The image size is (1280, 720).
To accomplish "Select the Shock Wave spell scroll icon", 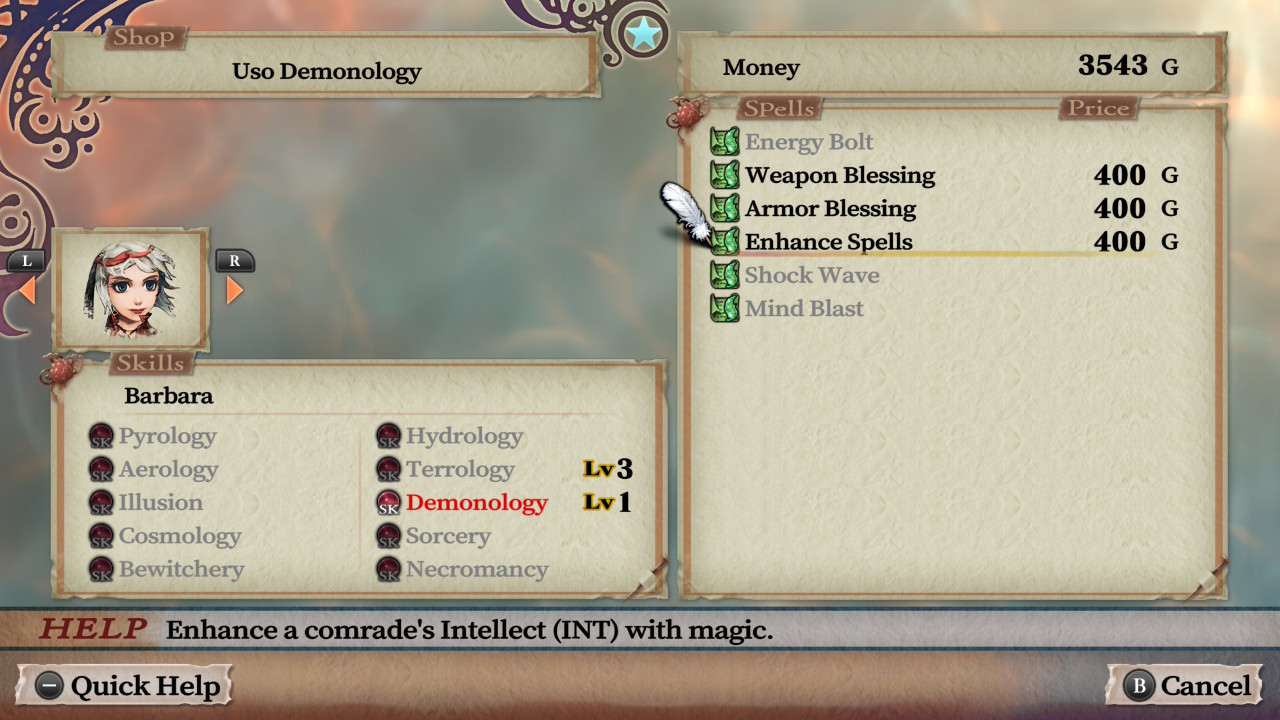I will pyautogui.click(x=724, y=275).
